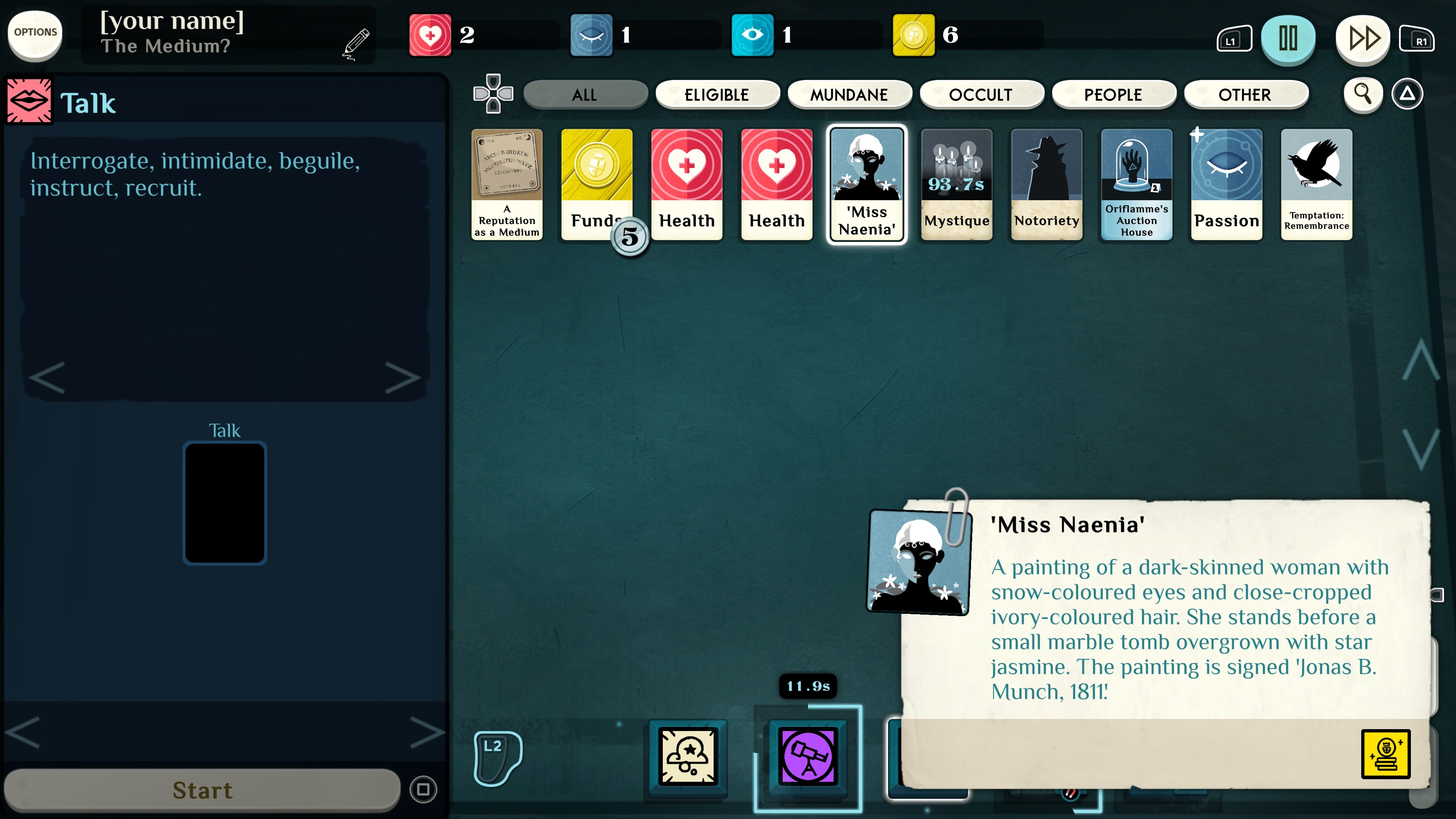Select the Passion card
The height and width of the screenshot is (819, 1456).
[1227, 184]
